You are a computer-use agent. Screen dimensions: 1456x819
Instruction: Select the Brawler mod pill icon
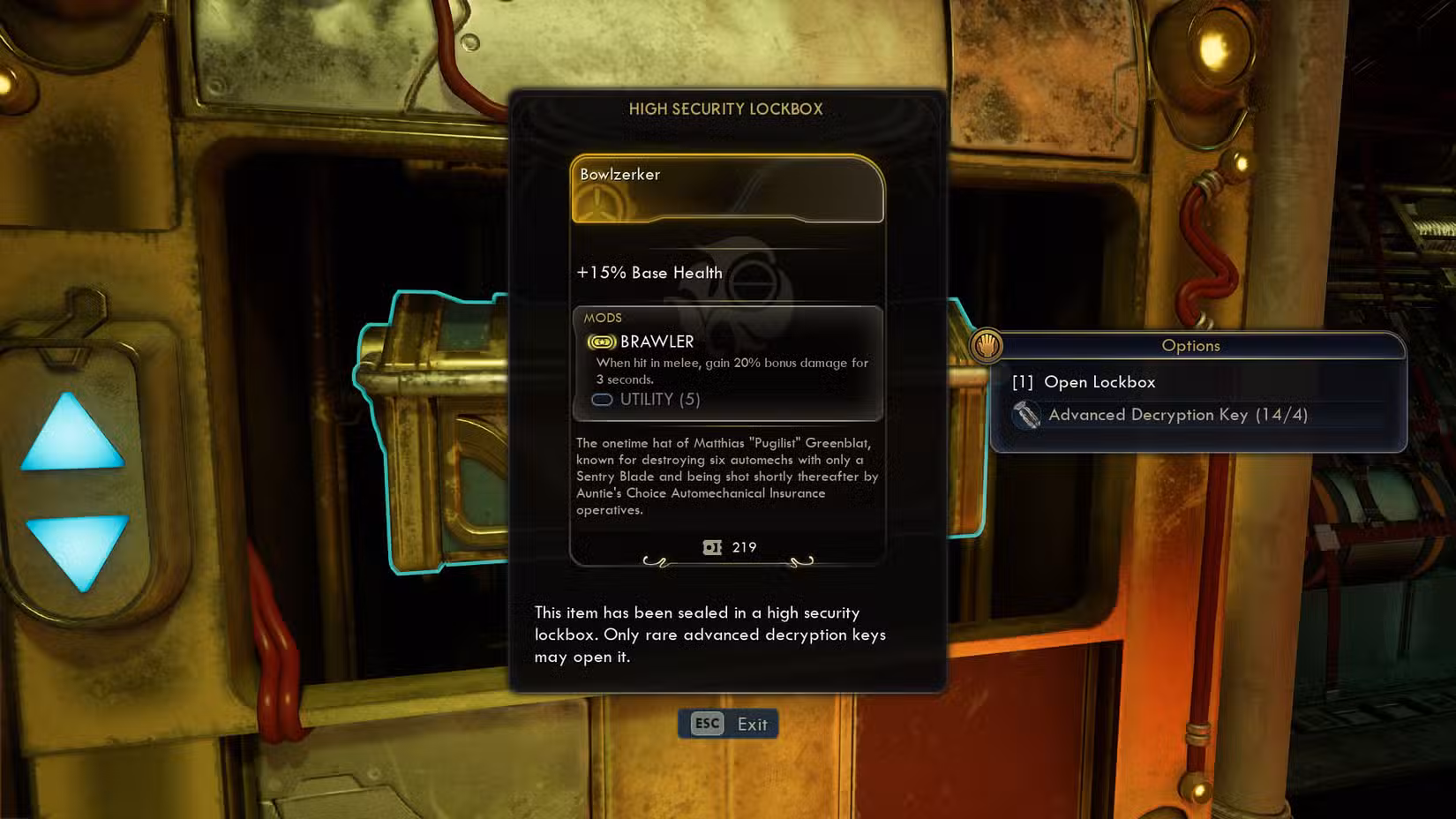[x=602, y=341]
